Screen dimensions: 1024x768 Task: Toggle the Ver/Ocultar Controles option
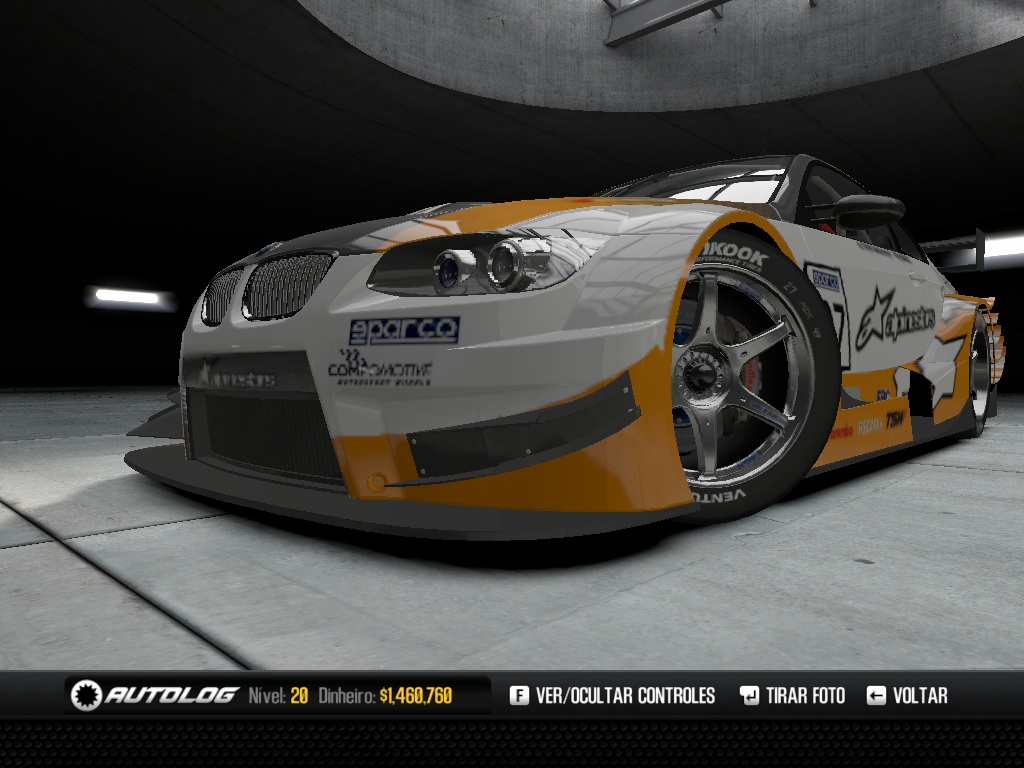[x=613, y=695]
